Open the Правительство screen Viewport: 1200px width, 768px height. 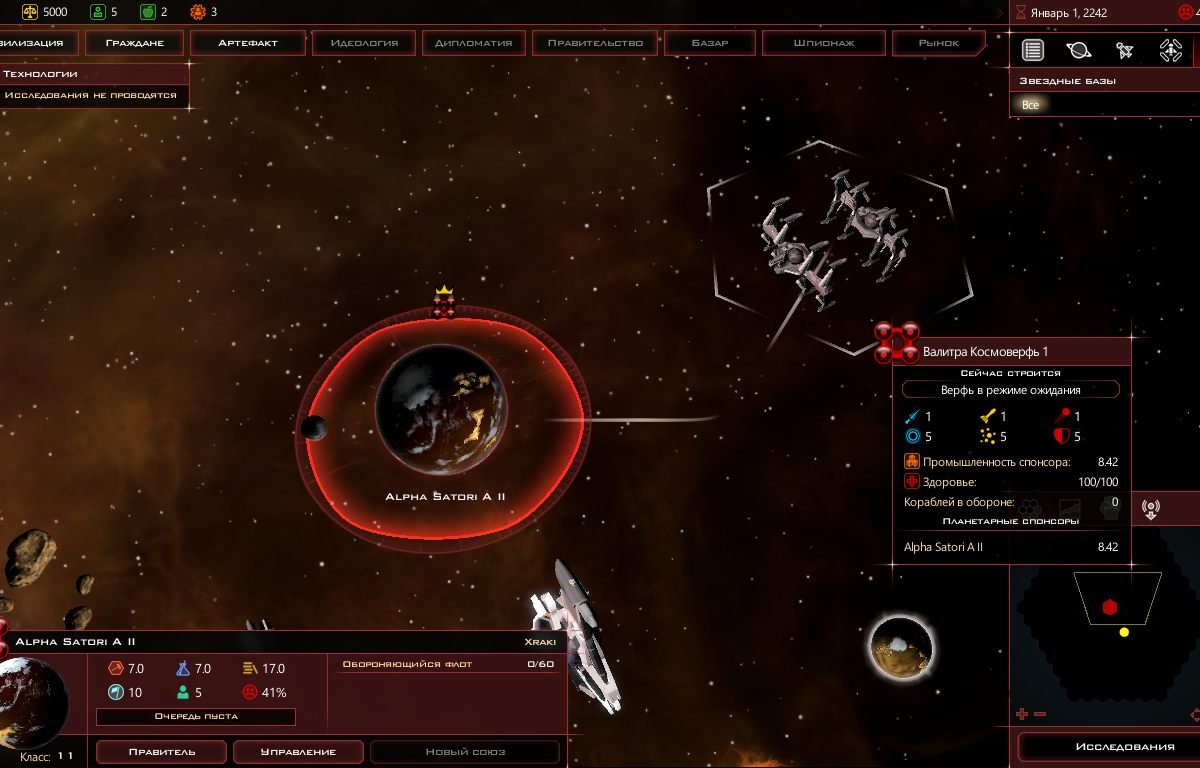tap(595, 43)
